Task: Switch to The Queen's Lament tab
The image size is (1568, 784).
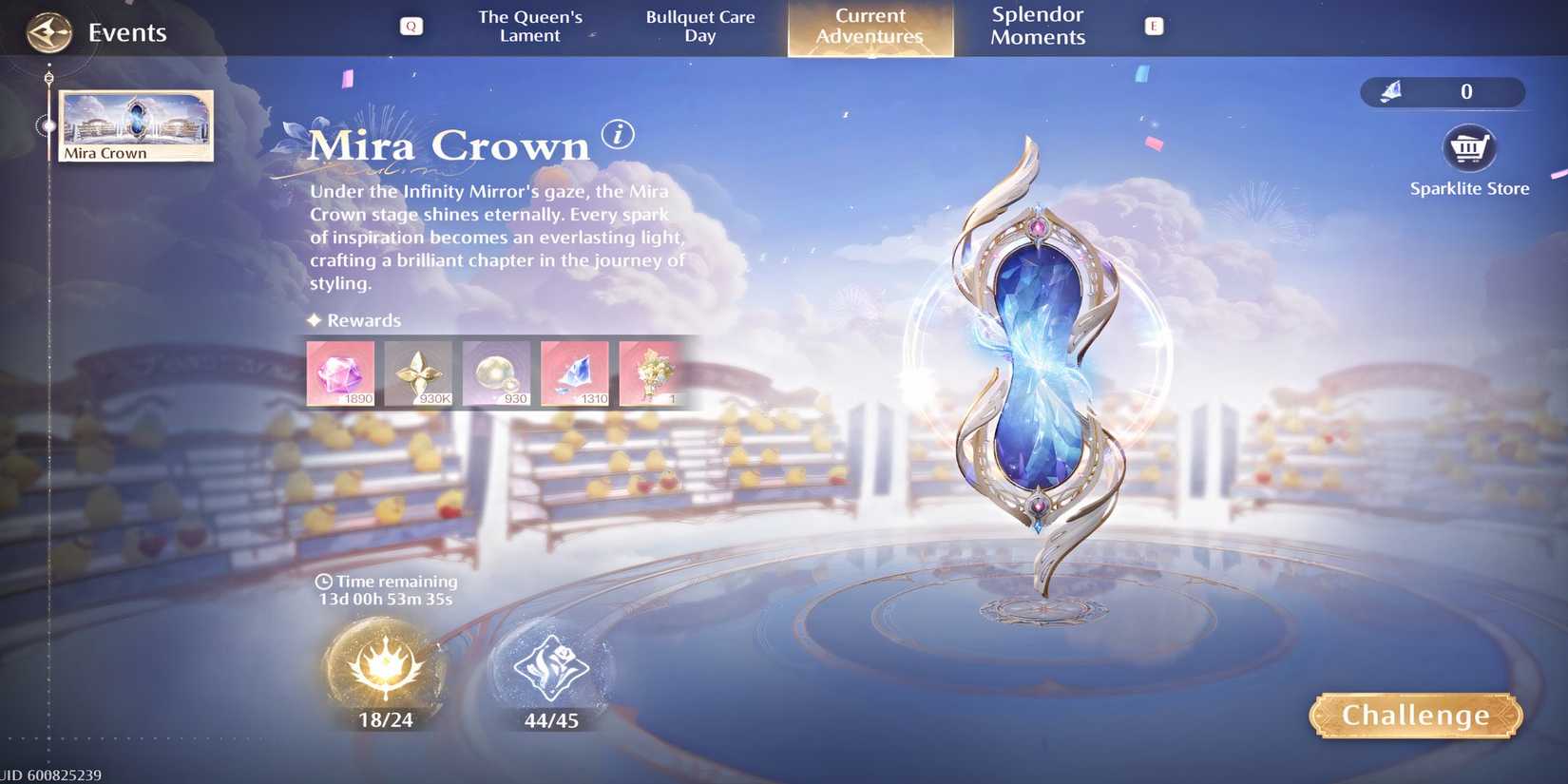Action: point(530,26)
